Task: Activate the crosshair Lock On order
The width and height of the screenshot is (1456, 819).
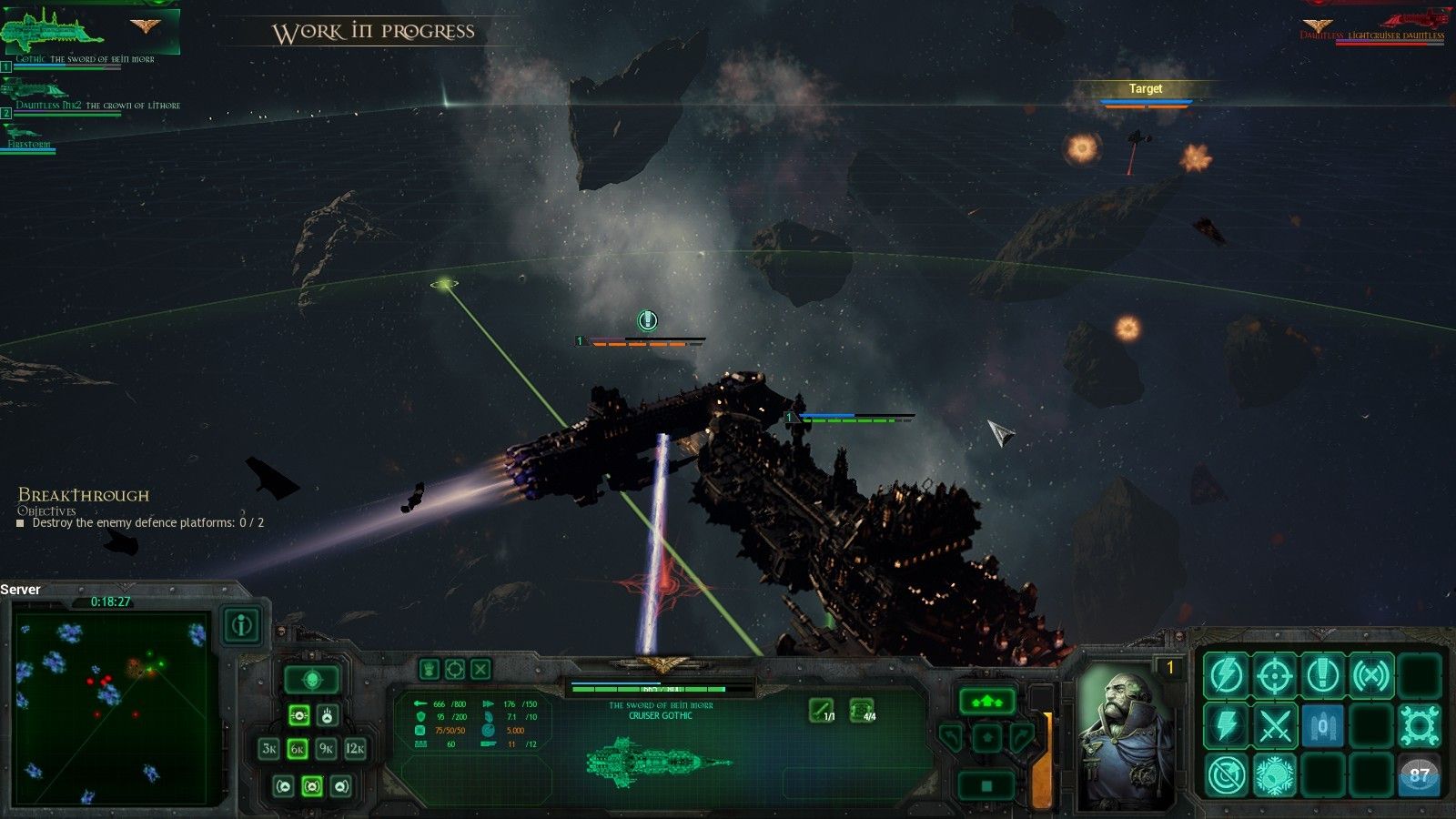Action: point(1274,675)
